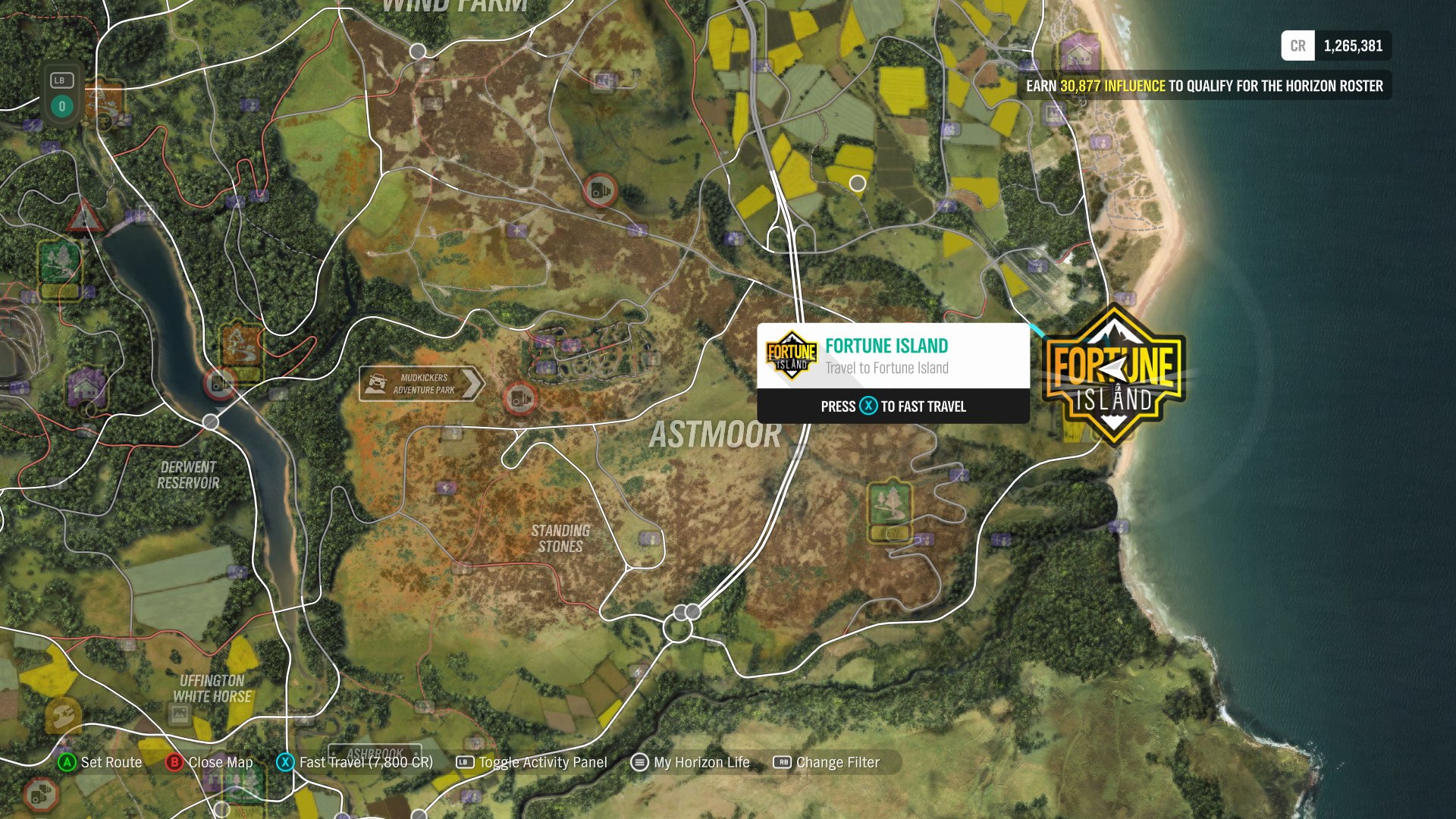The image size is (1456, 819).
Task: Choose the speed camera marker below Wind Farm
Action: click(599, 190)
